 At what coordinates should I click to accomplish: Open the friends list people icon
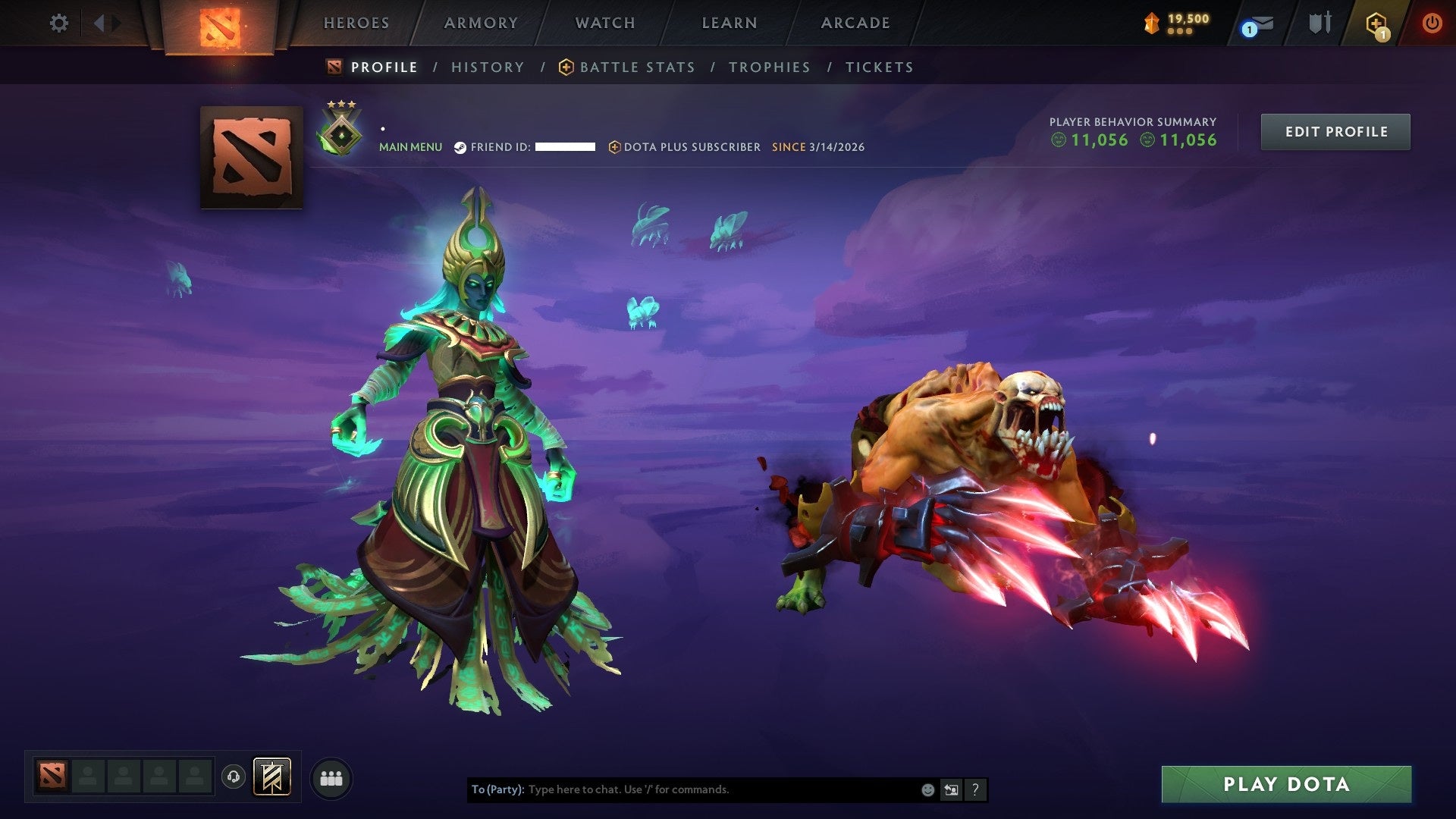tap(331, 777)
